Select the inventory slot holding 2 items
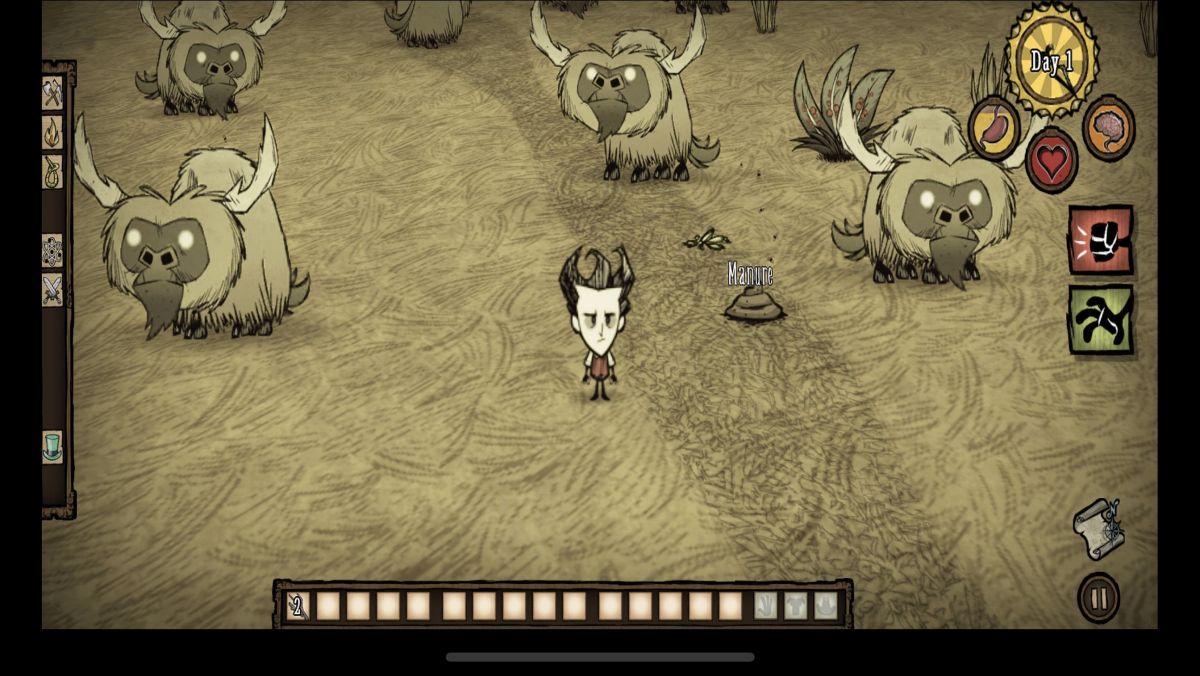 click(x=298, y=605)
